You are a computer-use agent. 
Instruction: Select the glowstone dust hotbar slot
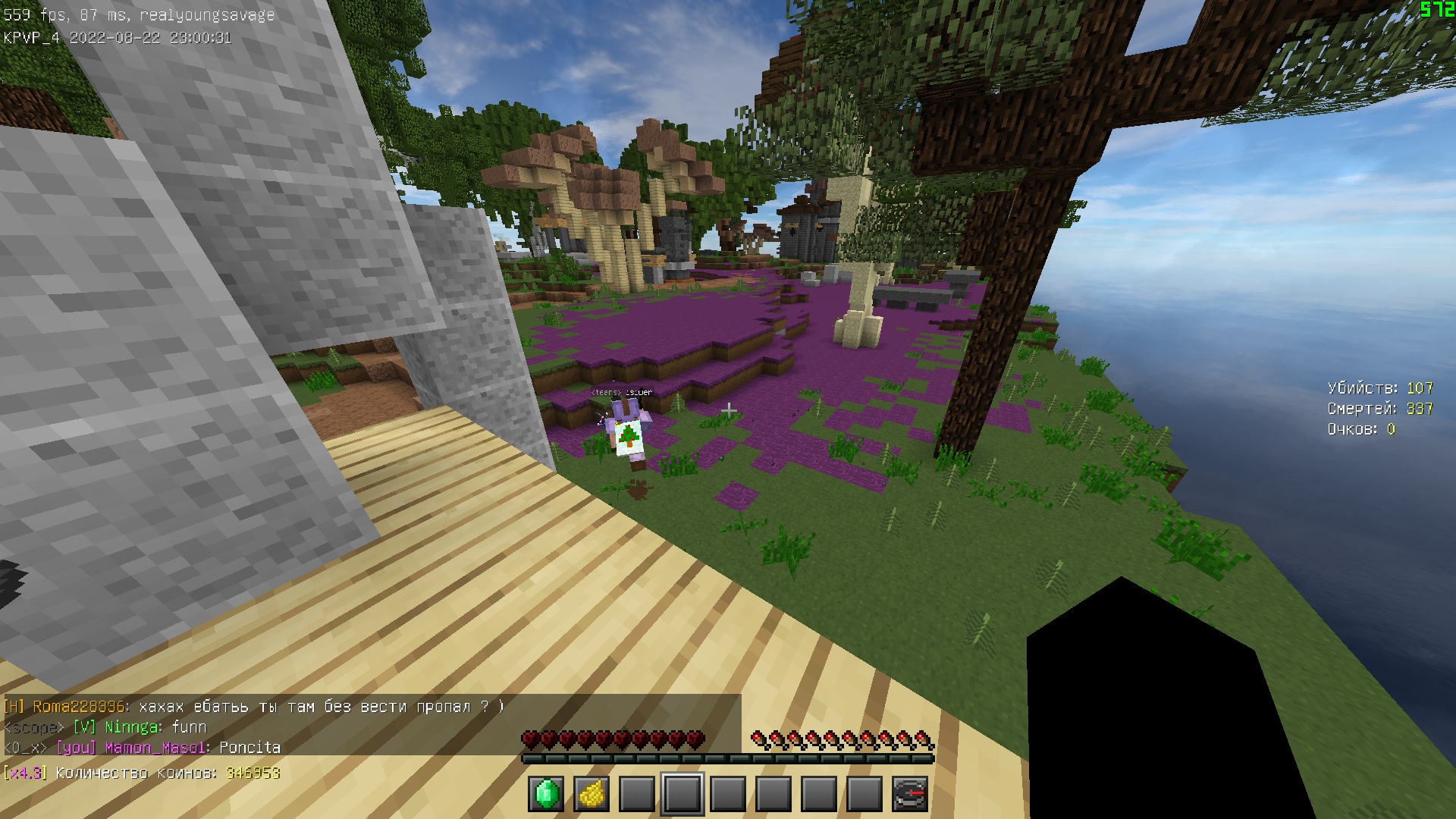pos(591,794)
